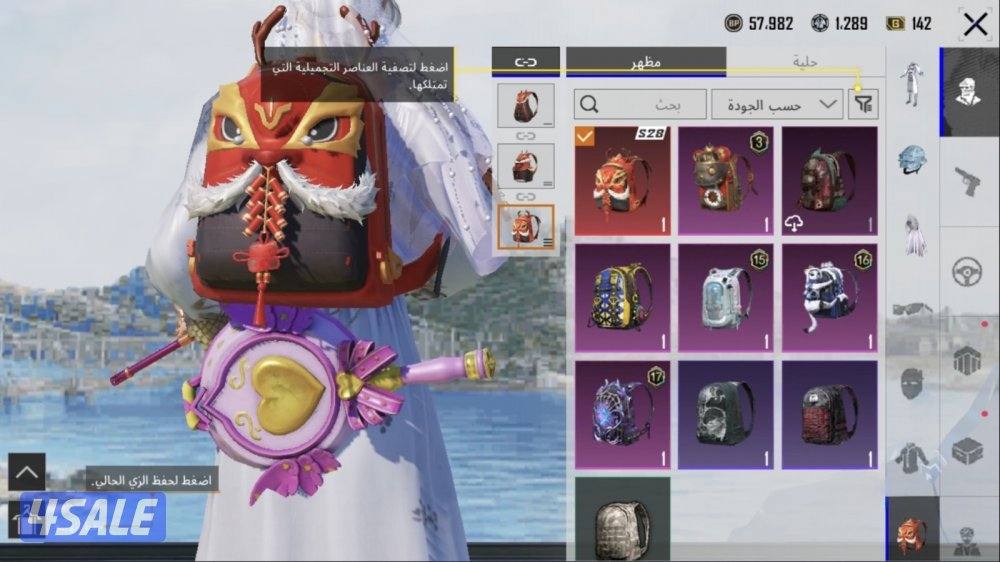Image resolution: width=1000 pixels, height=562 pixels.
Task: Open the helmet category in the sidebar
Action: pyautogui.click(x=912, y=158)
